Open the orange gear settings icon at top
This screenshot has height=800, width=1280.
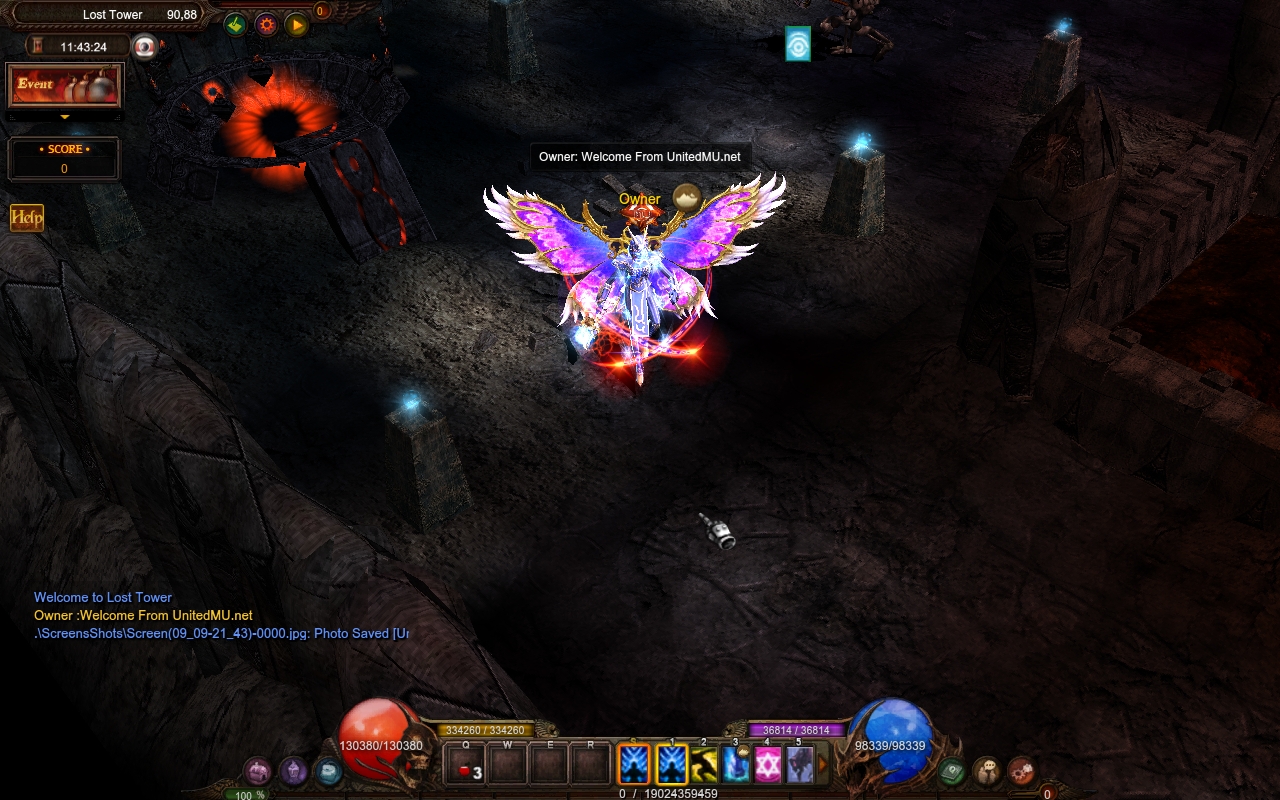click(x=266, y=25)
